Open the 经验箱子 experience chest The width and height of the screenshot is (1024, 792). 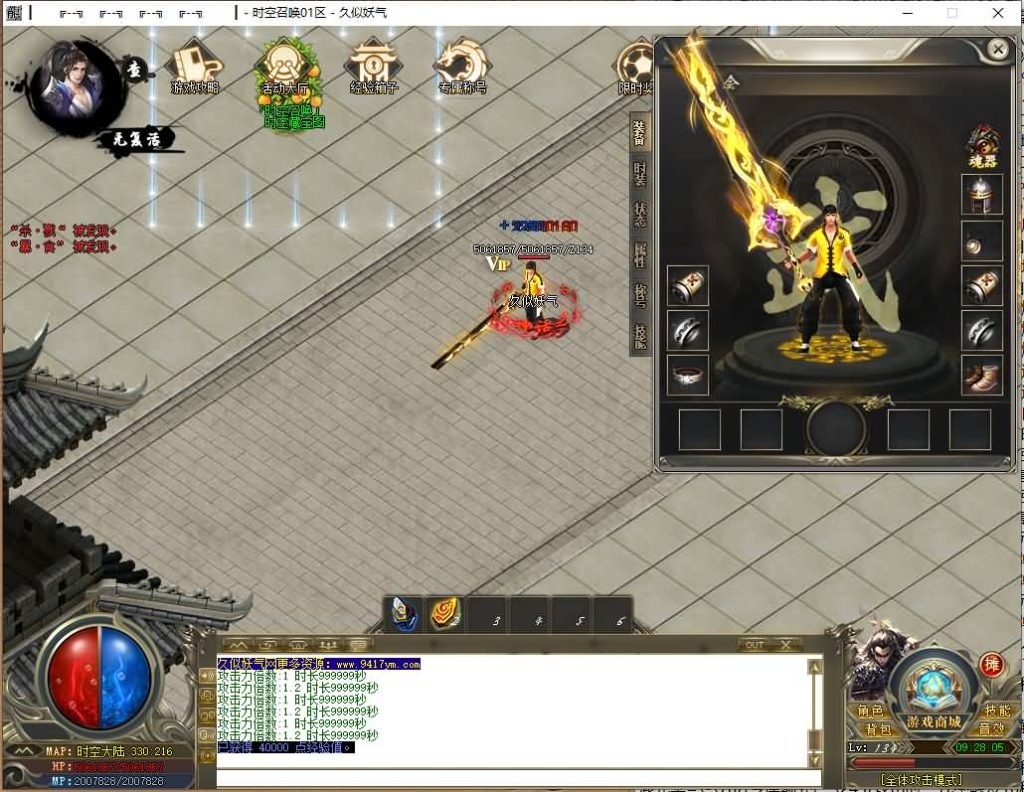point(374,68)
